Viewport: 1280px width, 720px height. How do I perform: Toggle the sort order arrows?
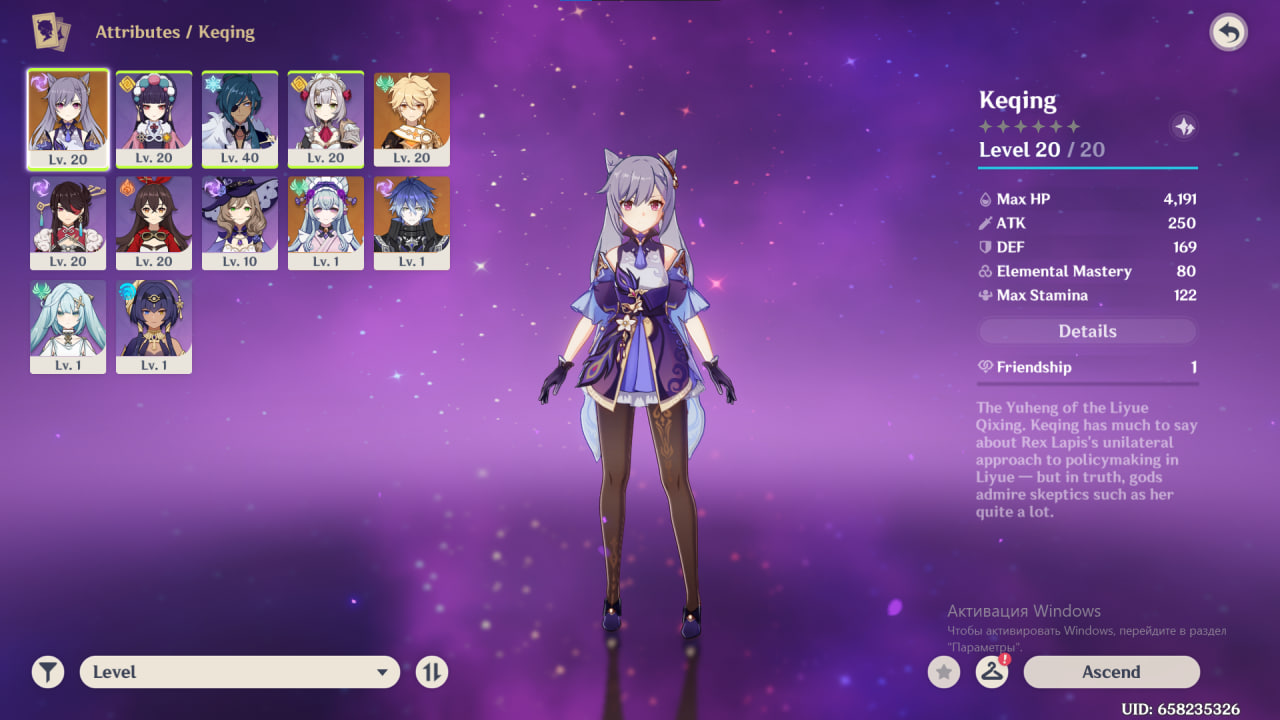431,672
